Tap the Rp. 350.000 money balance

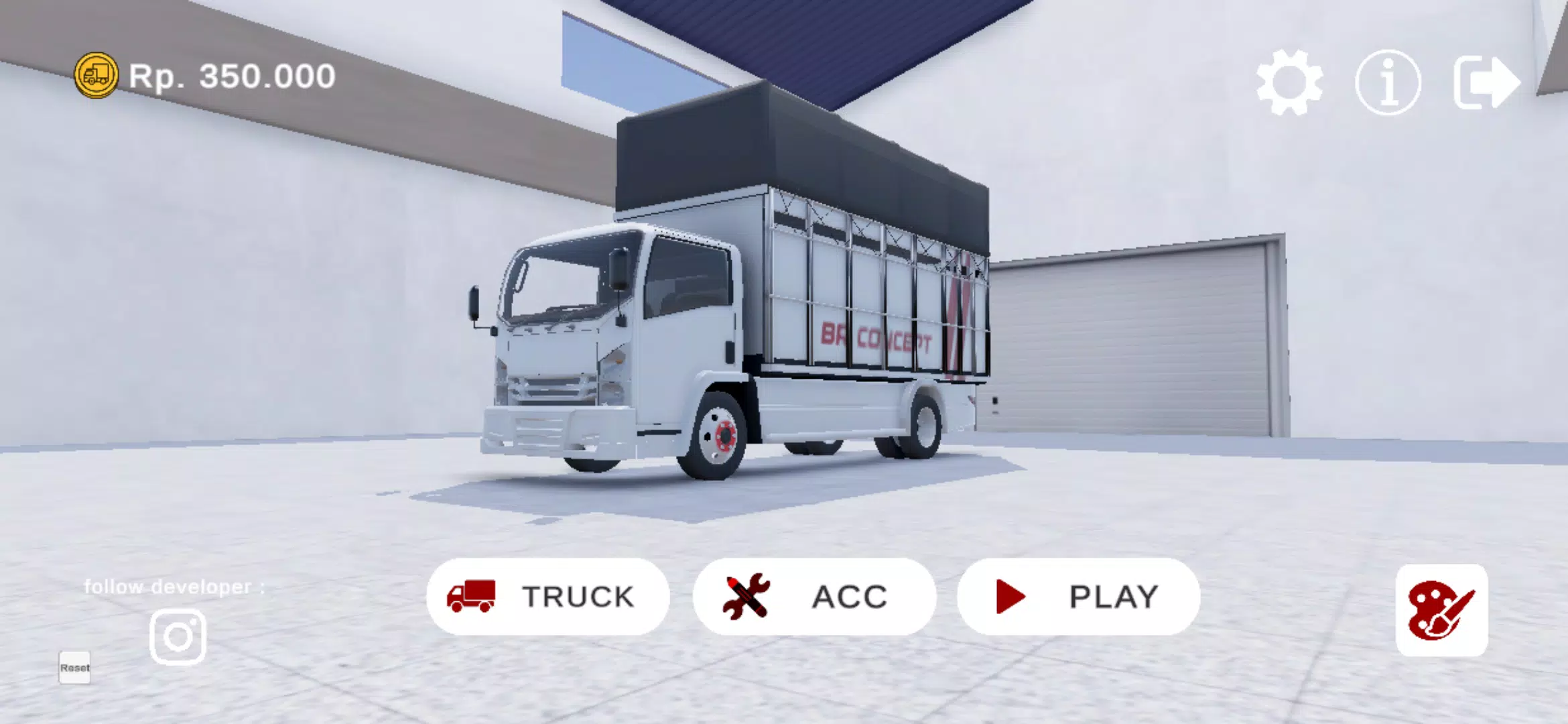[231, 76]
